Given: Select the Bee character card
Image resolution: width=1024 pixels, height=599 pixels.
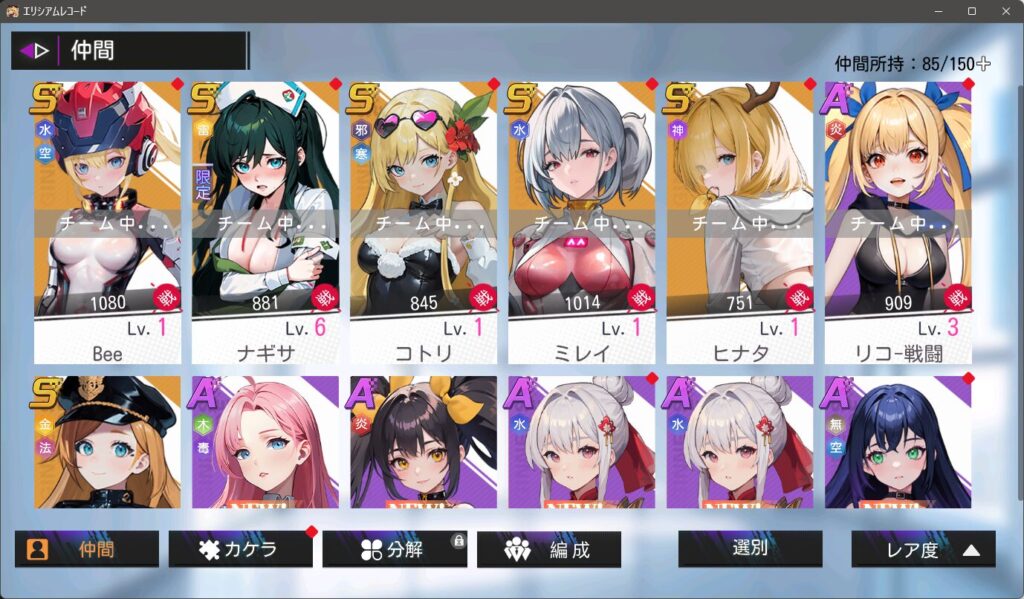Looking at the screenshot, I should pos(107,222).
